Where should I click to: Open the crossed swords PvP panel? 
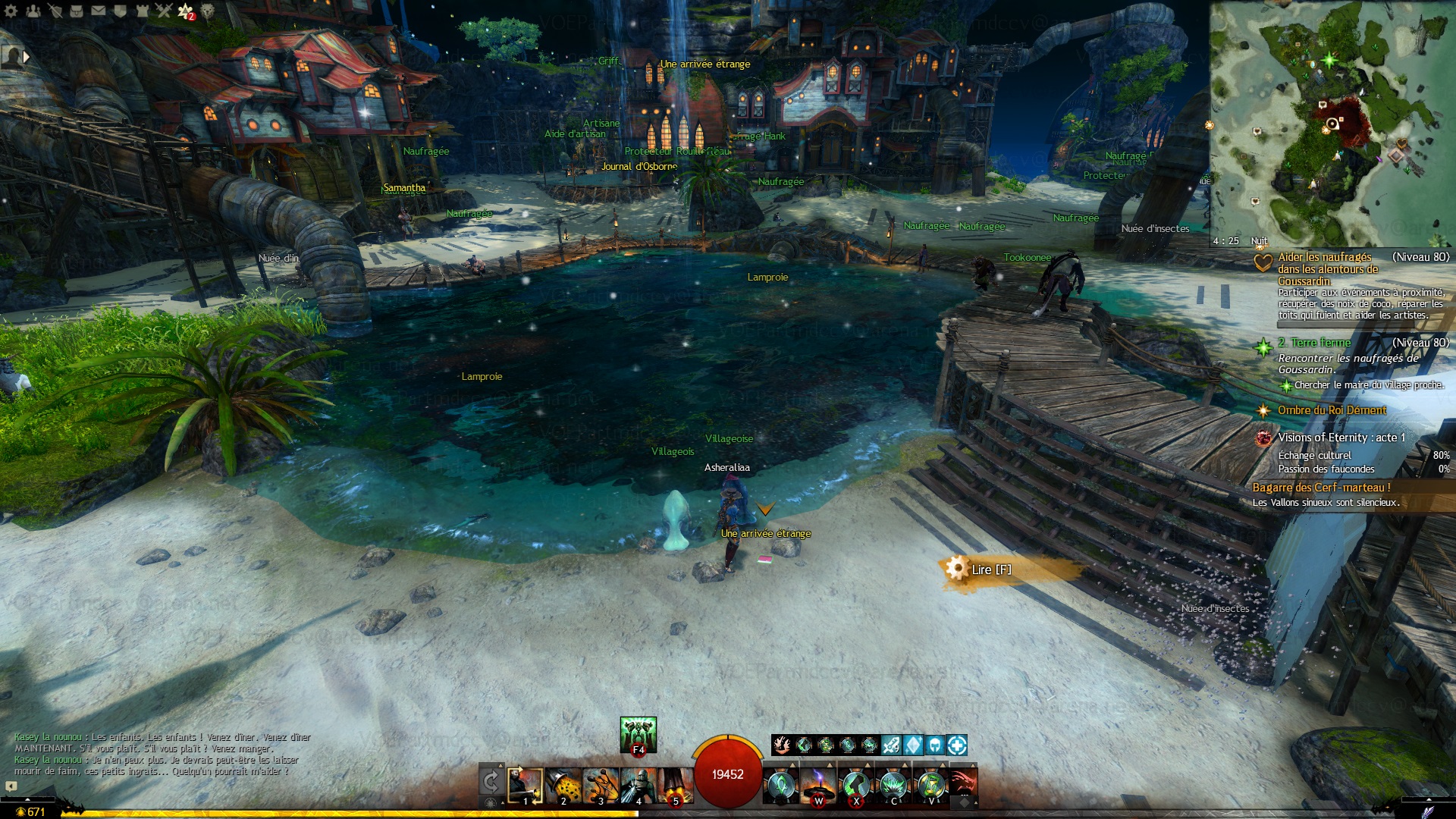(164, 11)
